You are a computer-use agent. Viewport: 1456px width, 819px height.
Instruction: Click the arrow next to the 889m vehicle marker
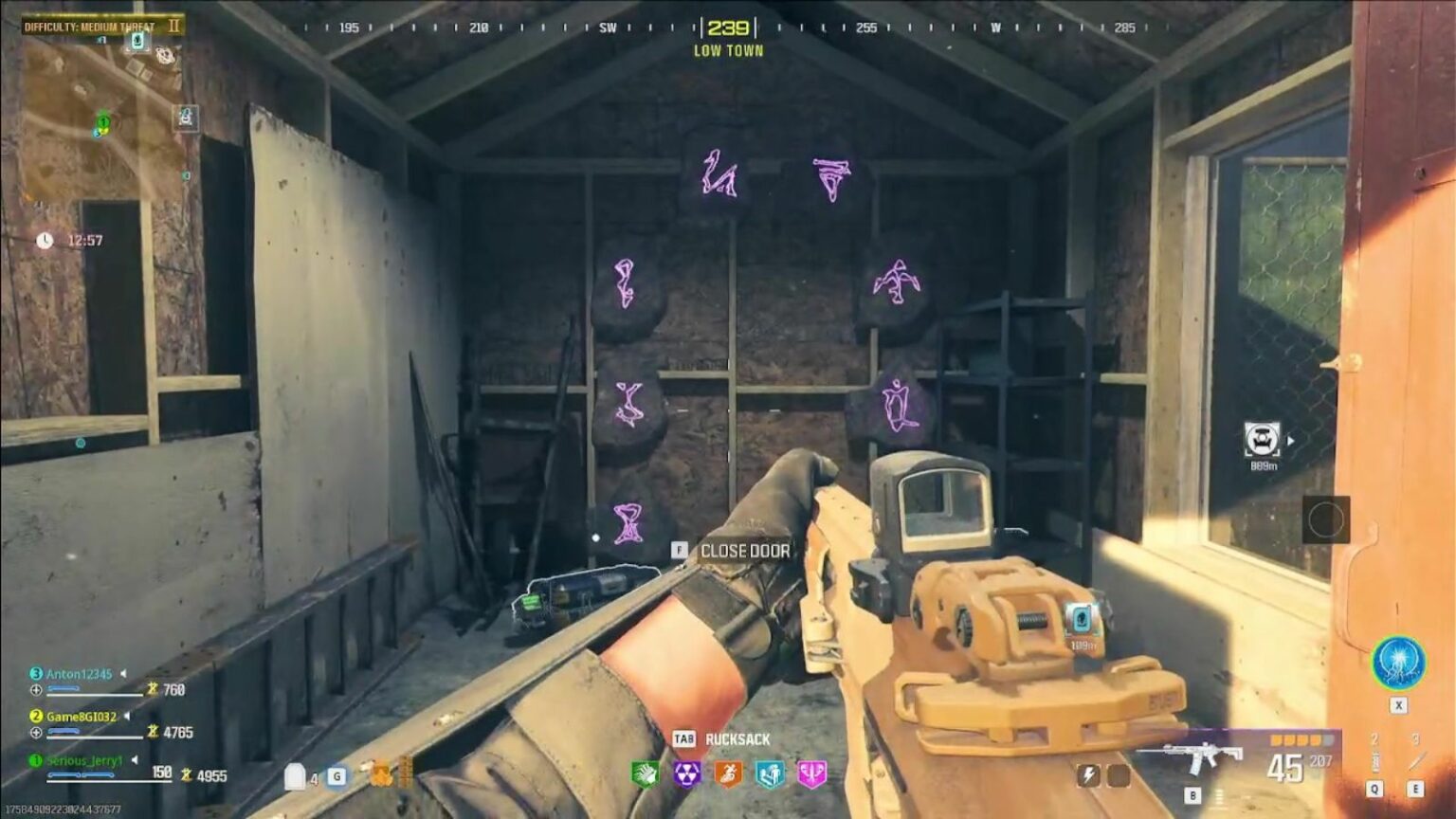point(1290,438)
